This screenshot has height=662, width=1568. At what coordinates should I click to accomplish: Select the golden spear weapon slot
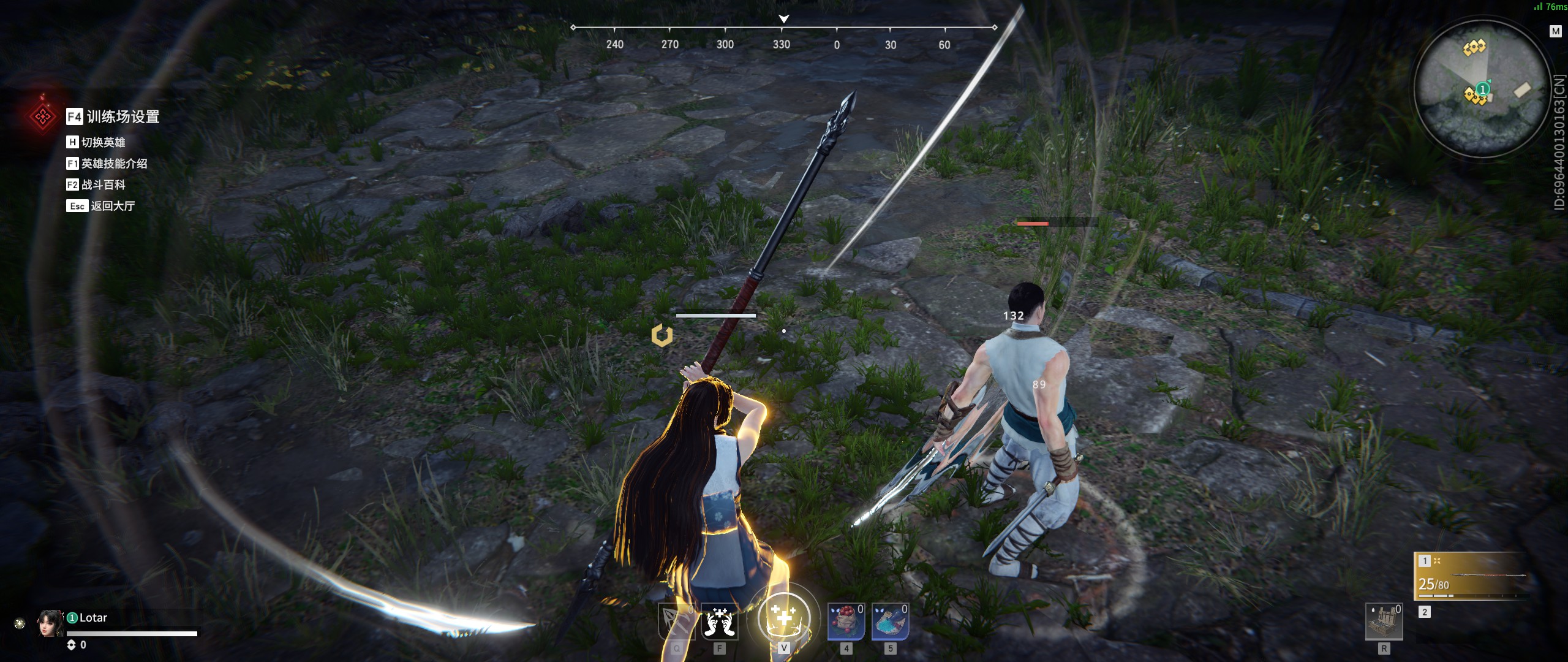pos(1471,576)
